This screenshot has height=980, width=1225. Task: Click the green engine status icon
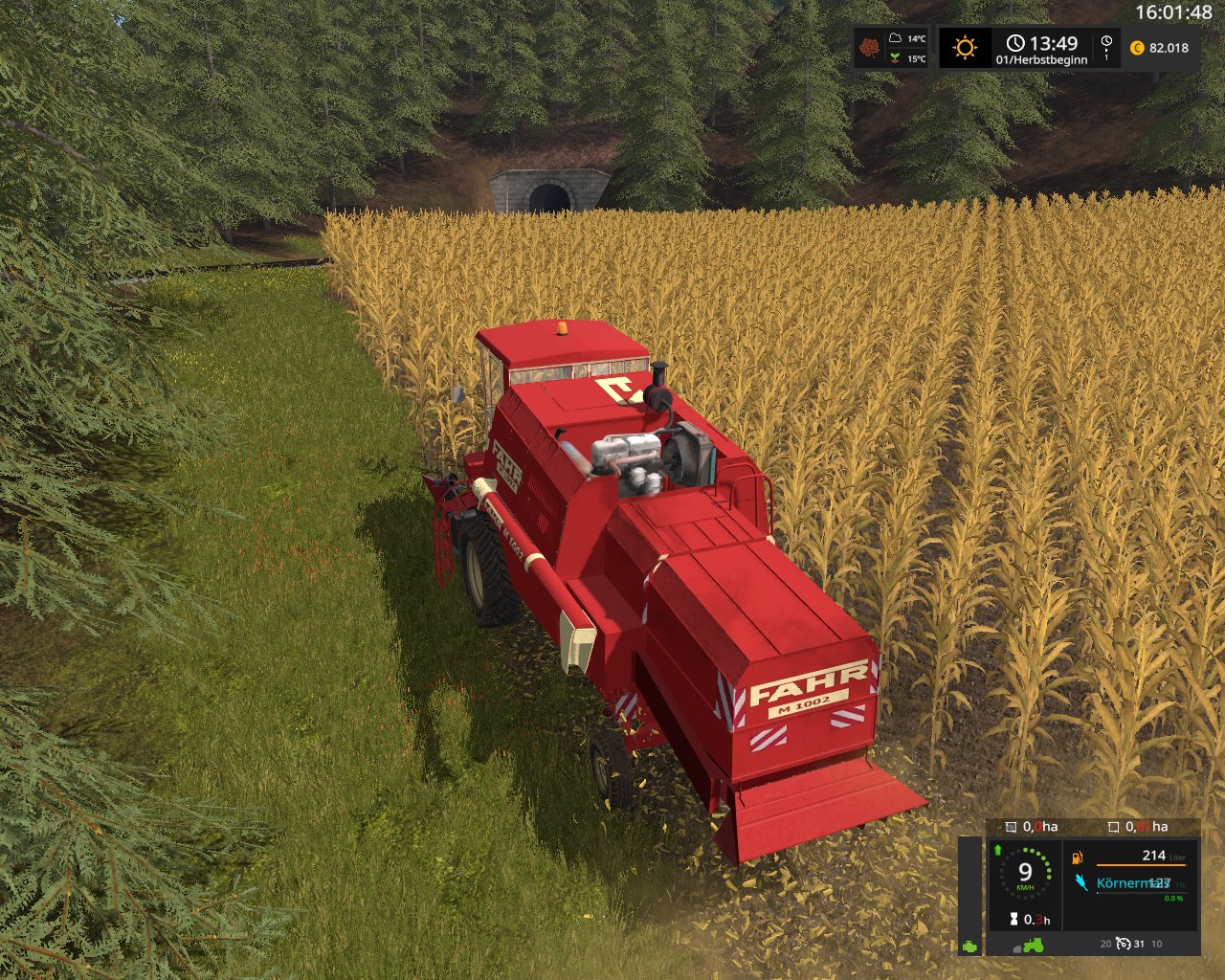tap(970, 946)
